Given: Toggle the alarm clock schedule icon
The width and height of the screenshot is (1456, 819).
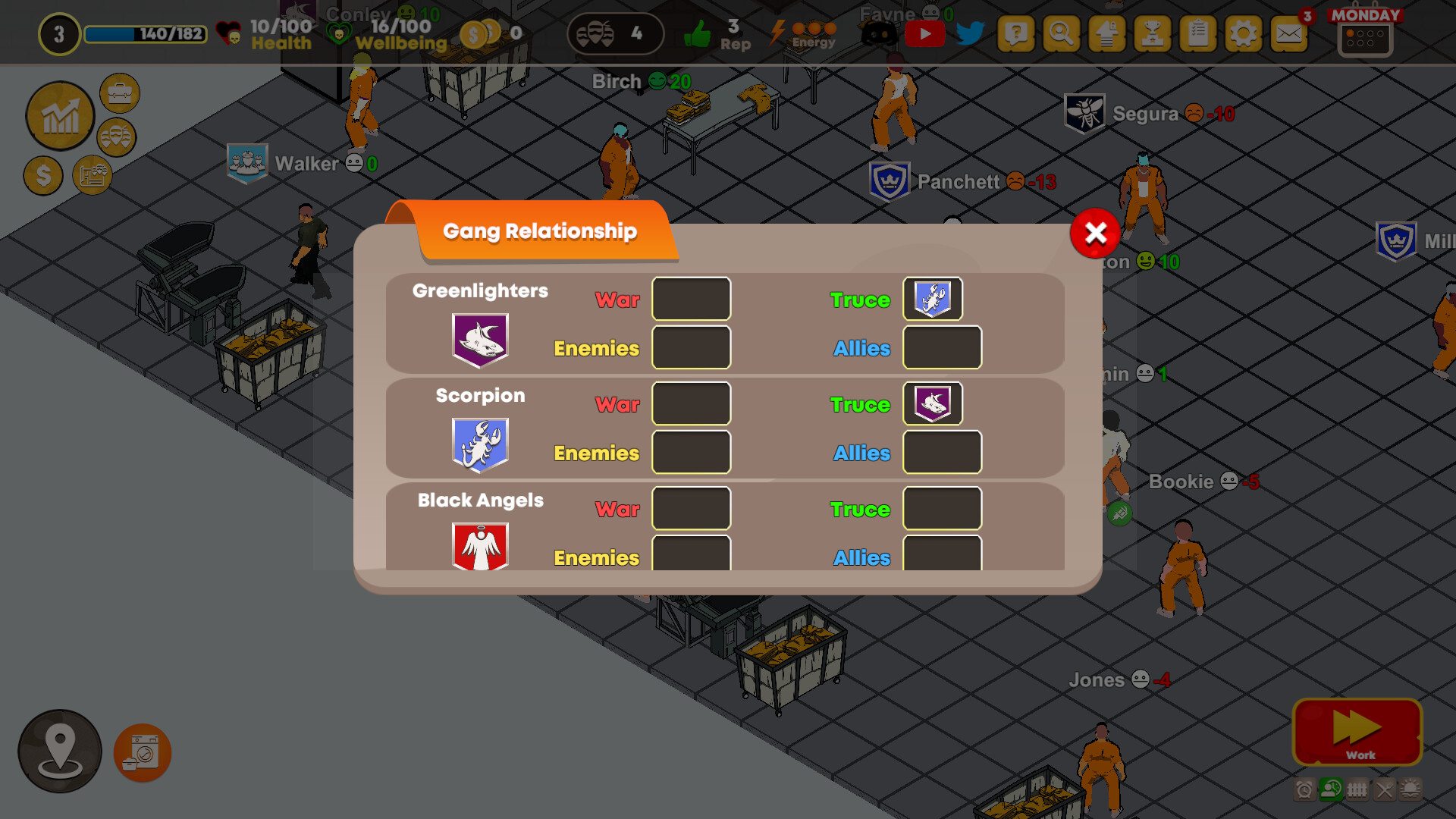Looking at the screenshot, I should pos(1305,791).
